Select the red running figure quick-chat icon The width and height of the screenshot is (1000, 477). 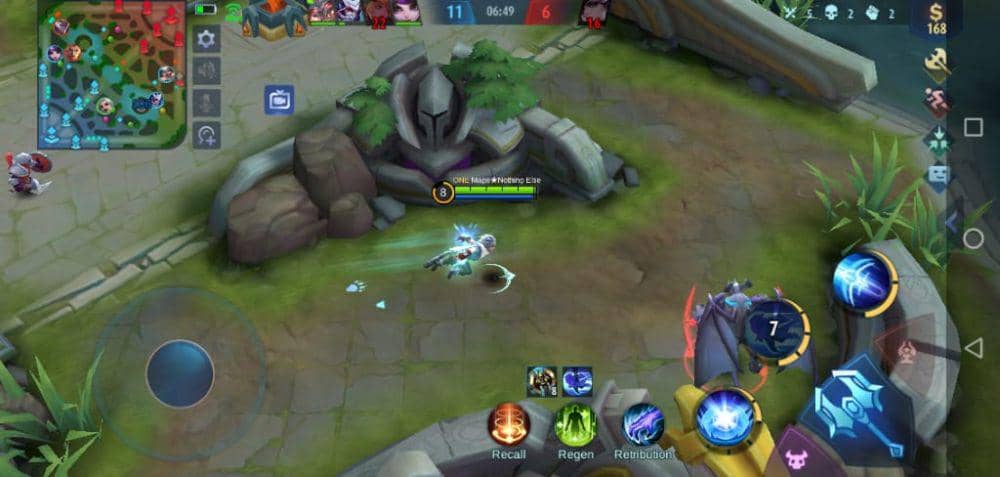(937, 102)
